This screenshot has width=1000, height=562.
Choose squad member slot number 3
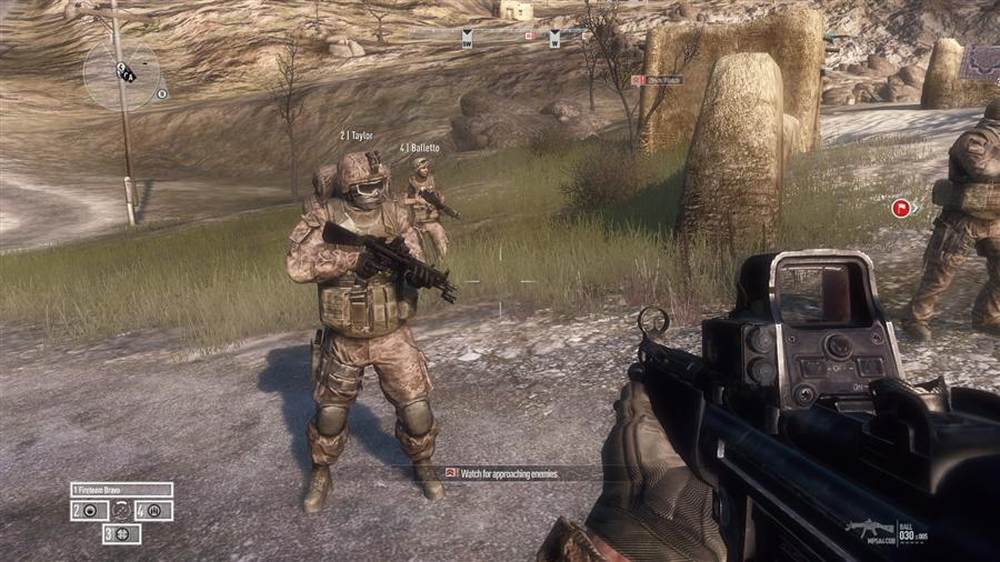121,534
